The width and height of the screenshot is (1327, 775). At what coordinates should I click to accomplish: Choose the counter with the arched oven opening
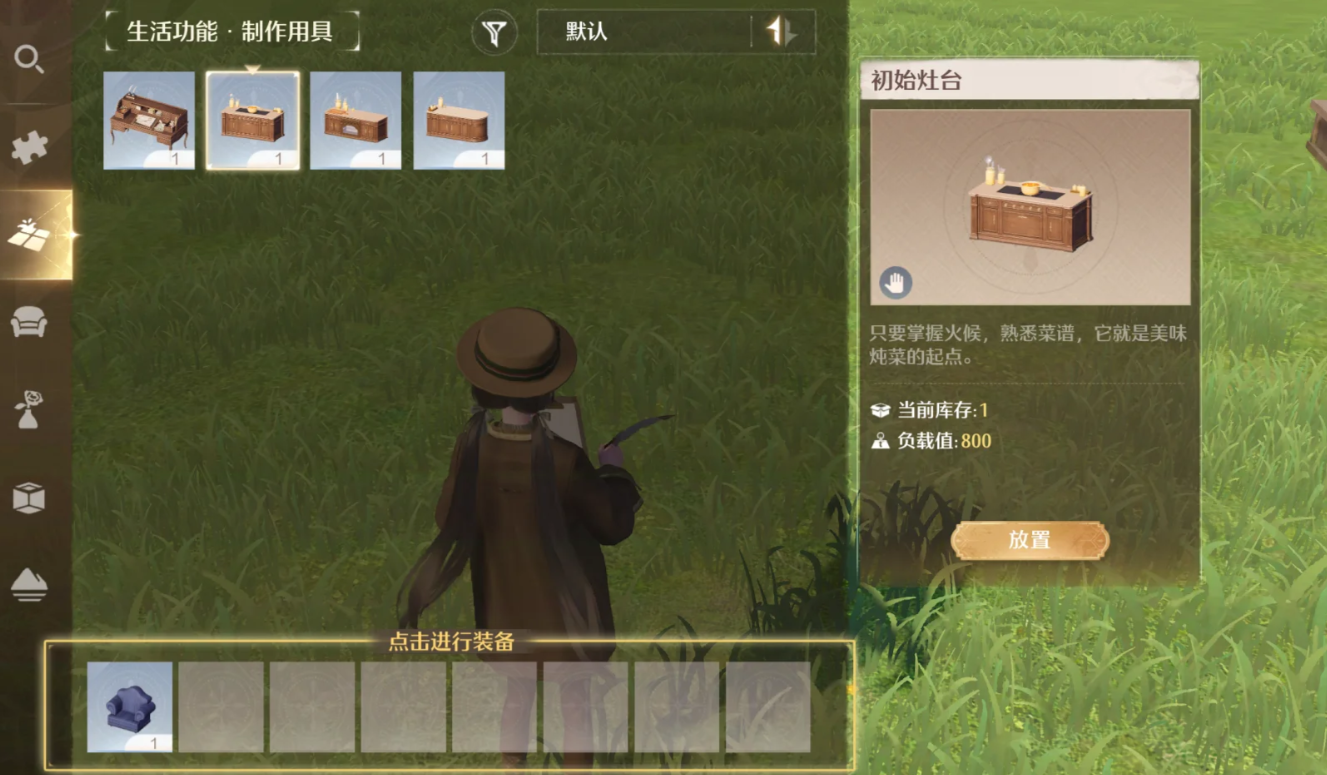pos(355,120)
